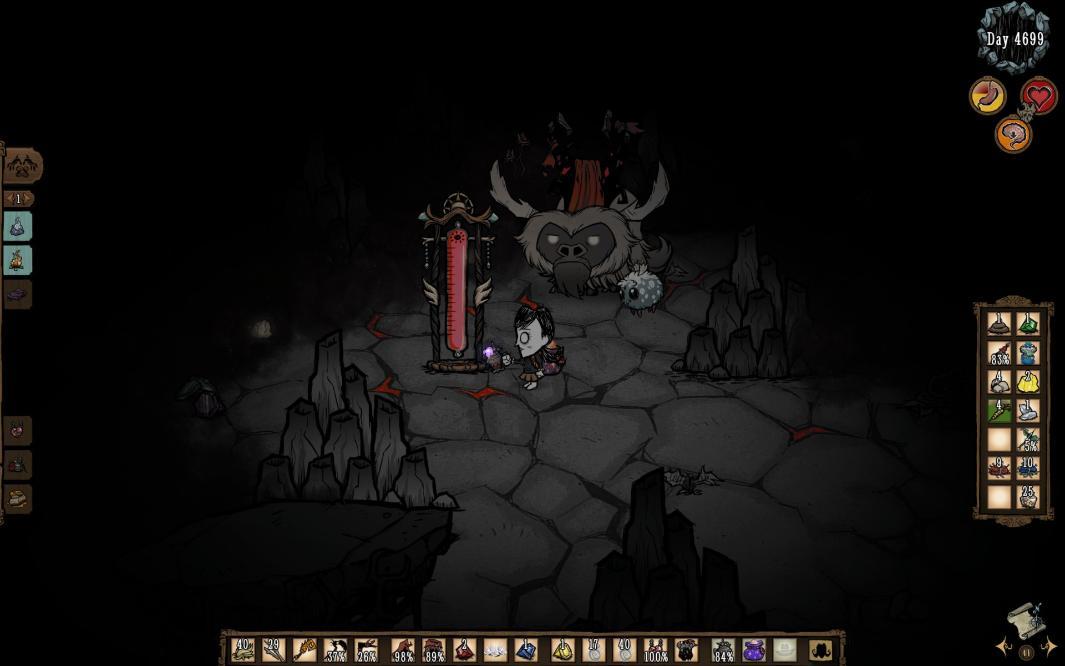Click the pause button beside the map
Screen dimensions: 1065x666
(1026, 652)
